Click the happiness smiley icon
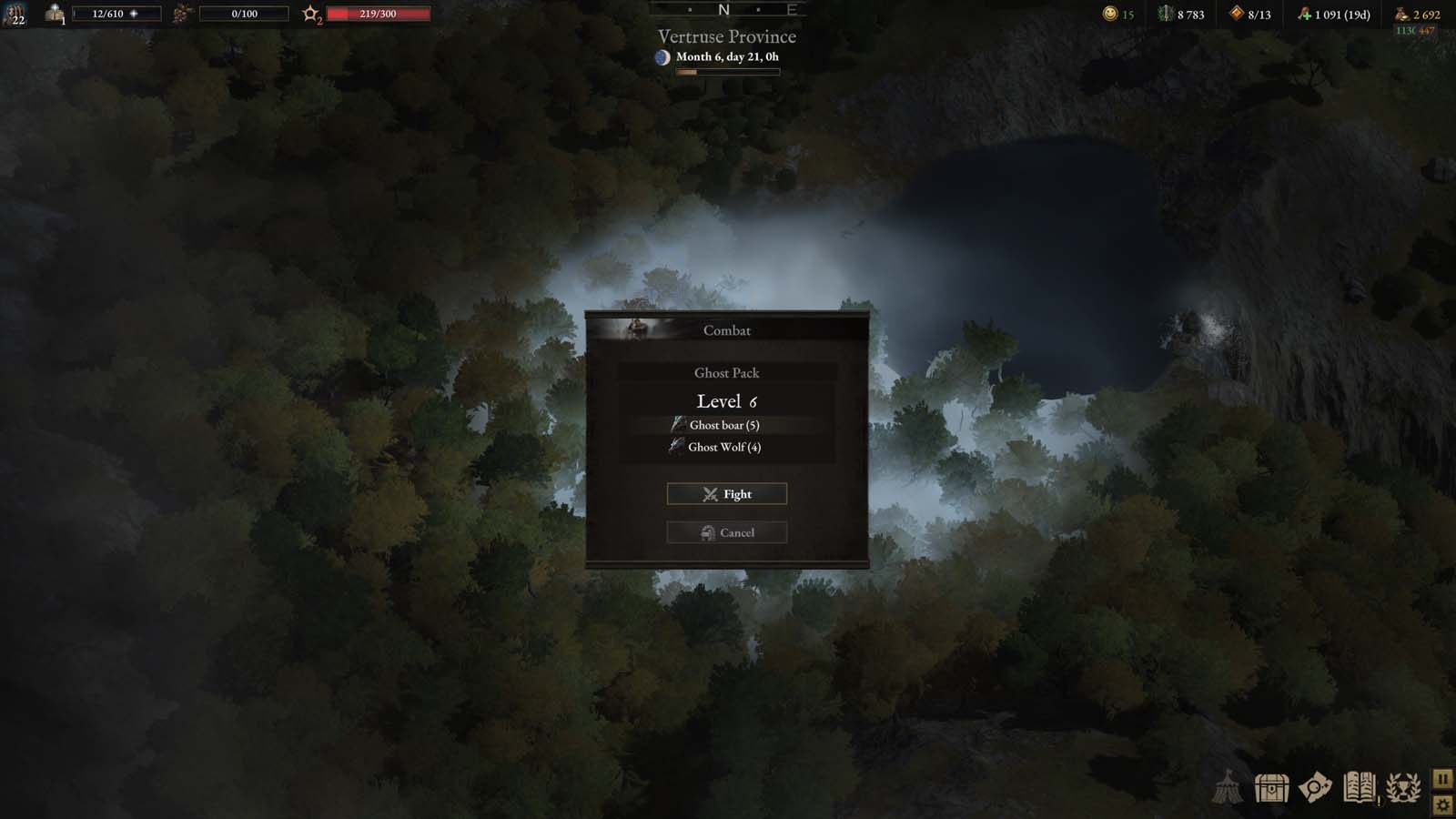 (1111, 15)
